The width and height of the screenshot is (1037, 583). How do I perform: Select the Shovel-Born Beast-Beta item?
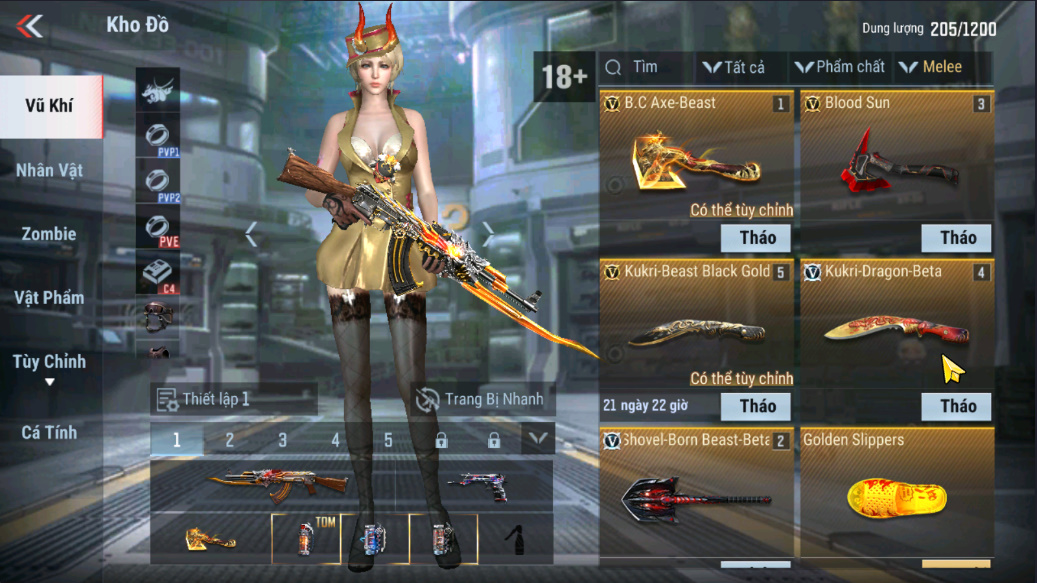[697, 495]
